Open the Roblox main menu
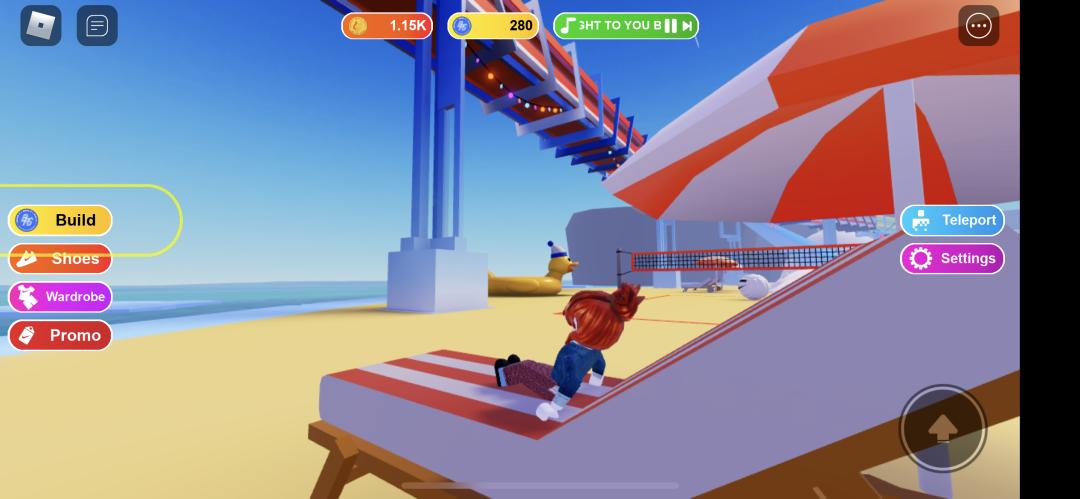 tap(41, 26)
